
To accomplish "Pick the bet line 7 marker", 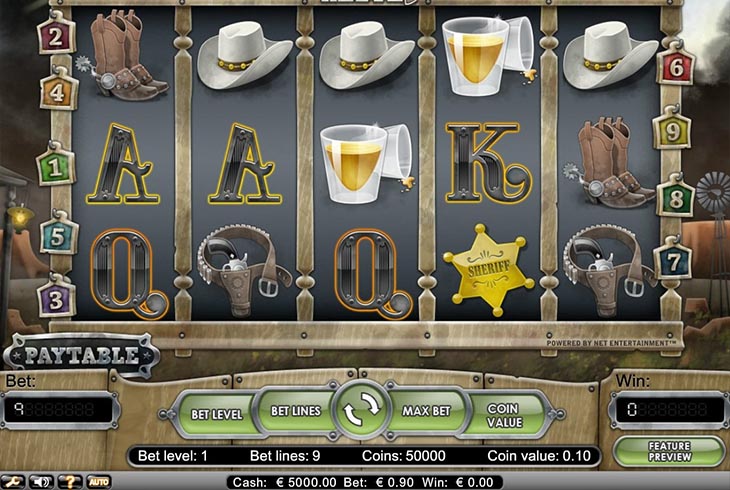I will click(672, 262).
